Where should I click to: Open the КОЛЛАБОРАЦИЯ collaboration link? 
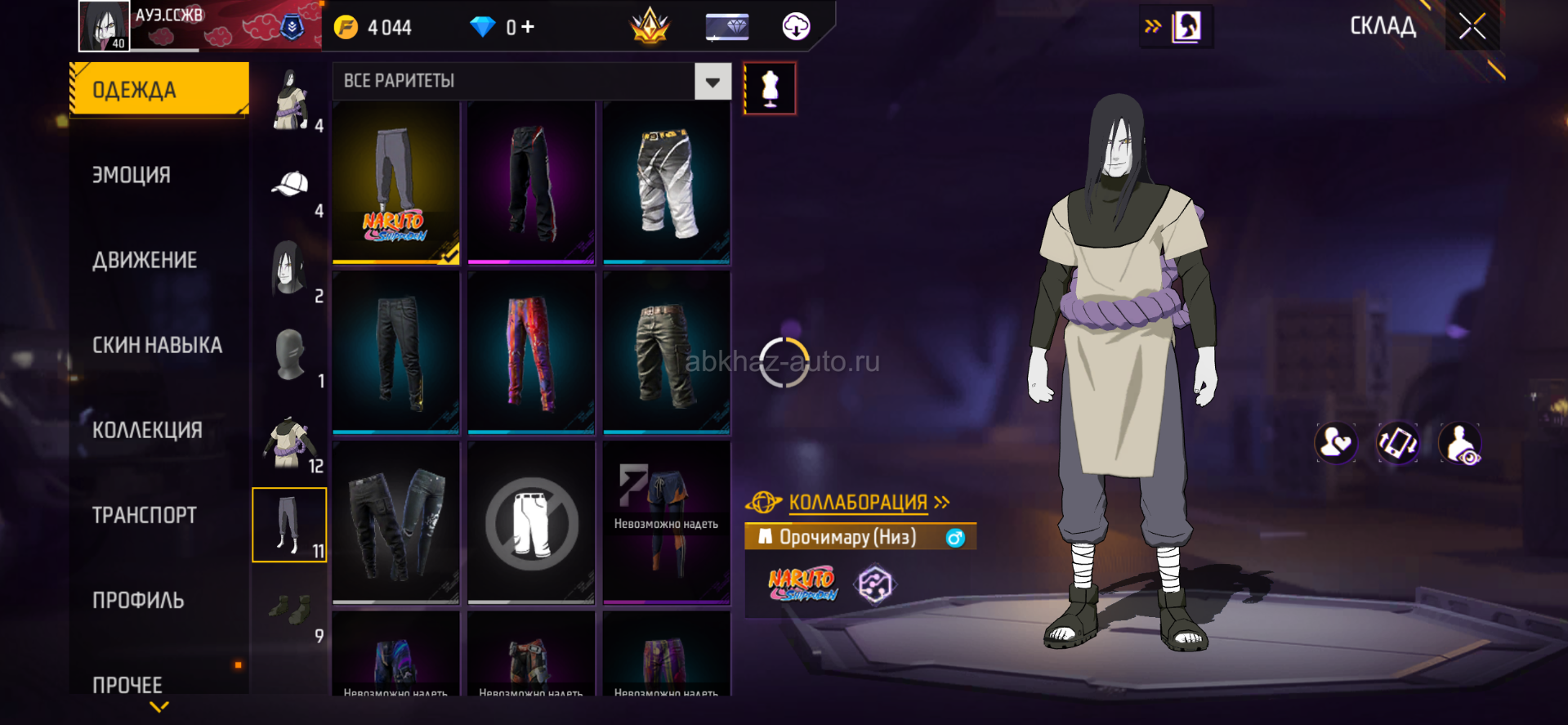tap(858, 502)
